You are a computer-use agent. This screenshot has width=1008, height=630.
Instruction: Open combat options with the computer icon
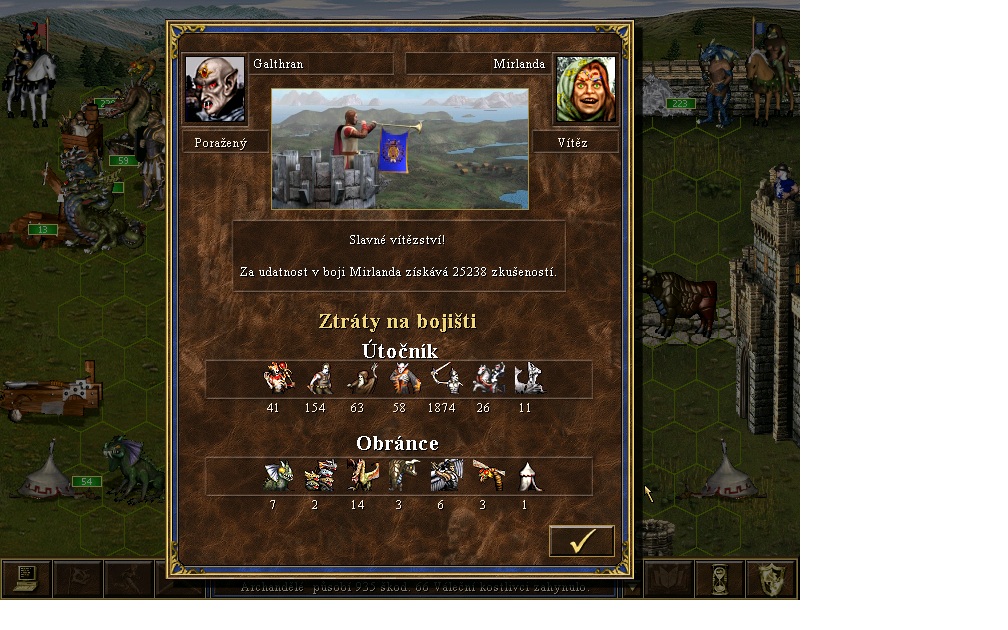[x=26, y=579]
